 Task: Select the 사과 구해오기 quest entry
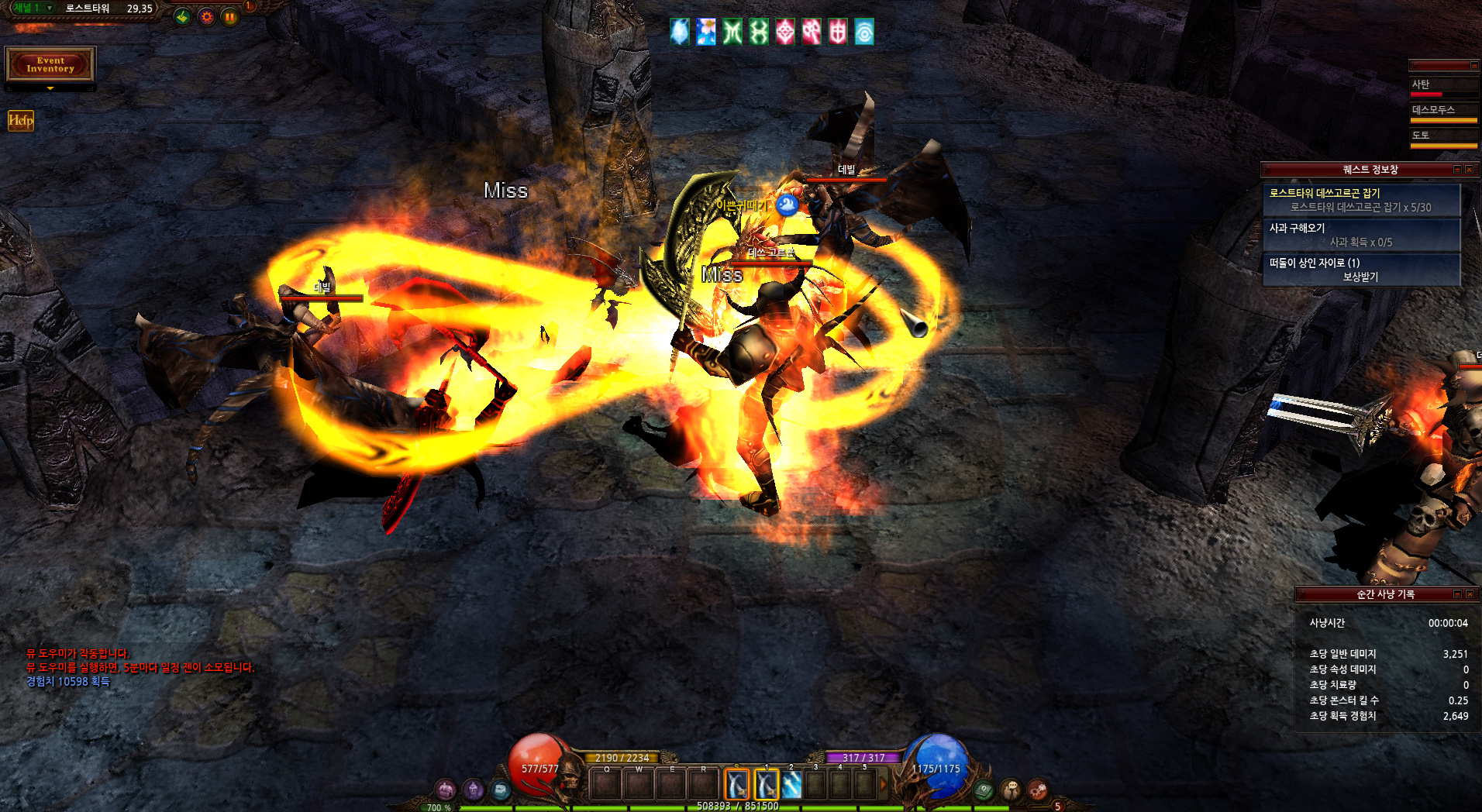coord(1361,235)
